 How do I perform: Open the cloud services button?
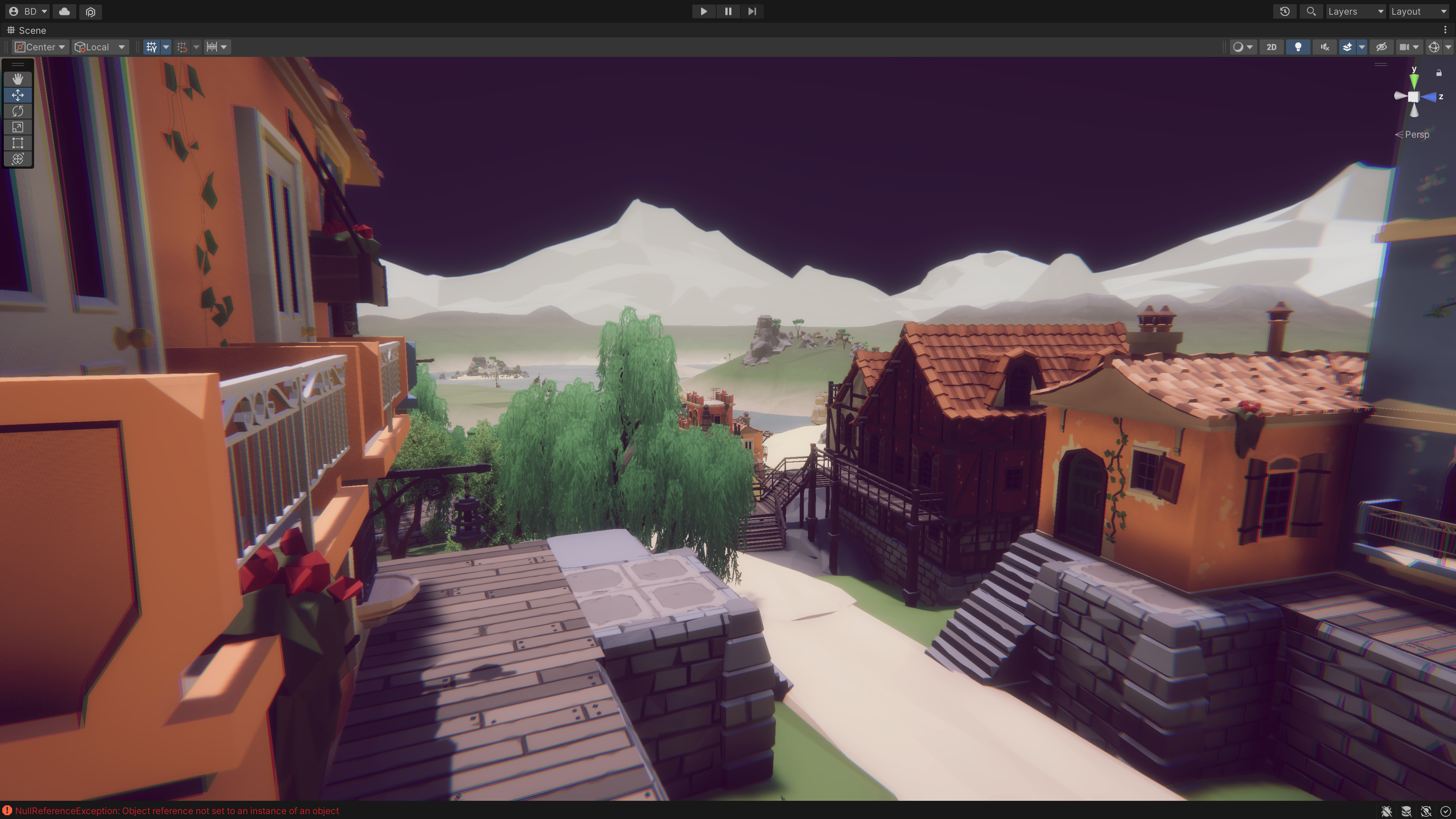[x=64, y=11]
